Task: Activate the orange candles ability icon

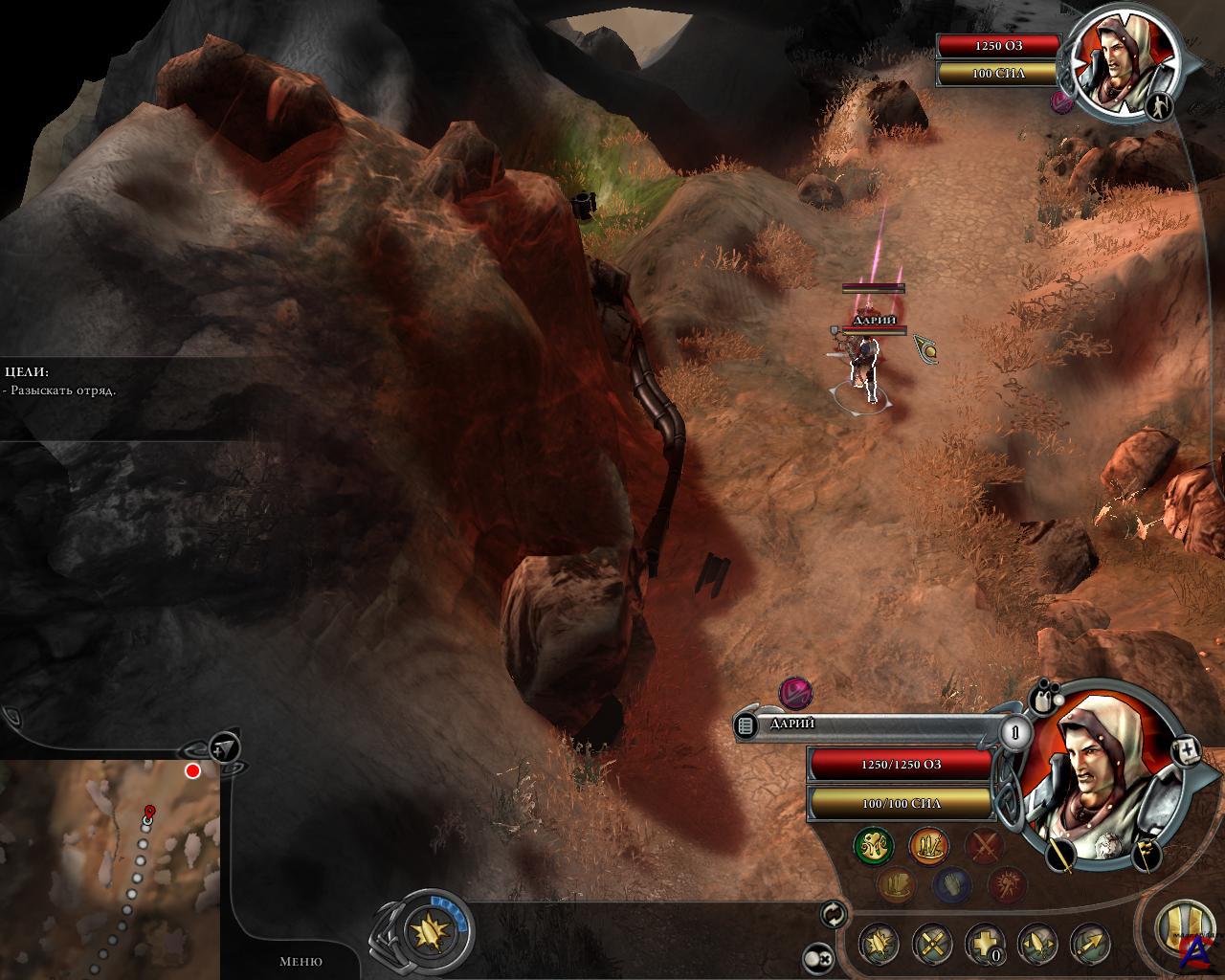Action: [x=928, y=846]
